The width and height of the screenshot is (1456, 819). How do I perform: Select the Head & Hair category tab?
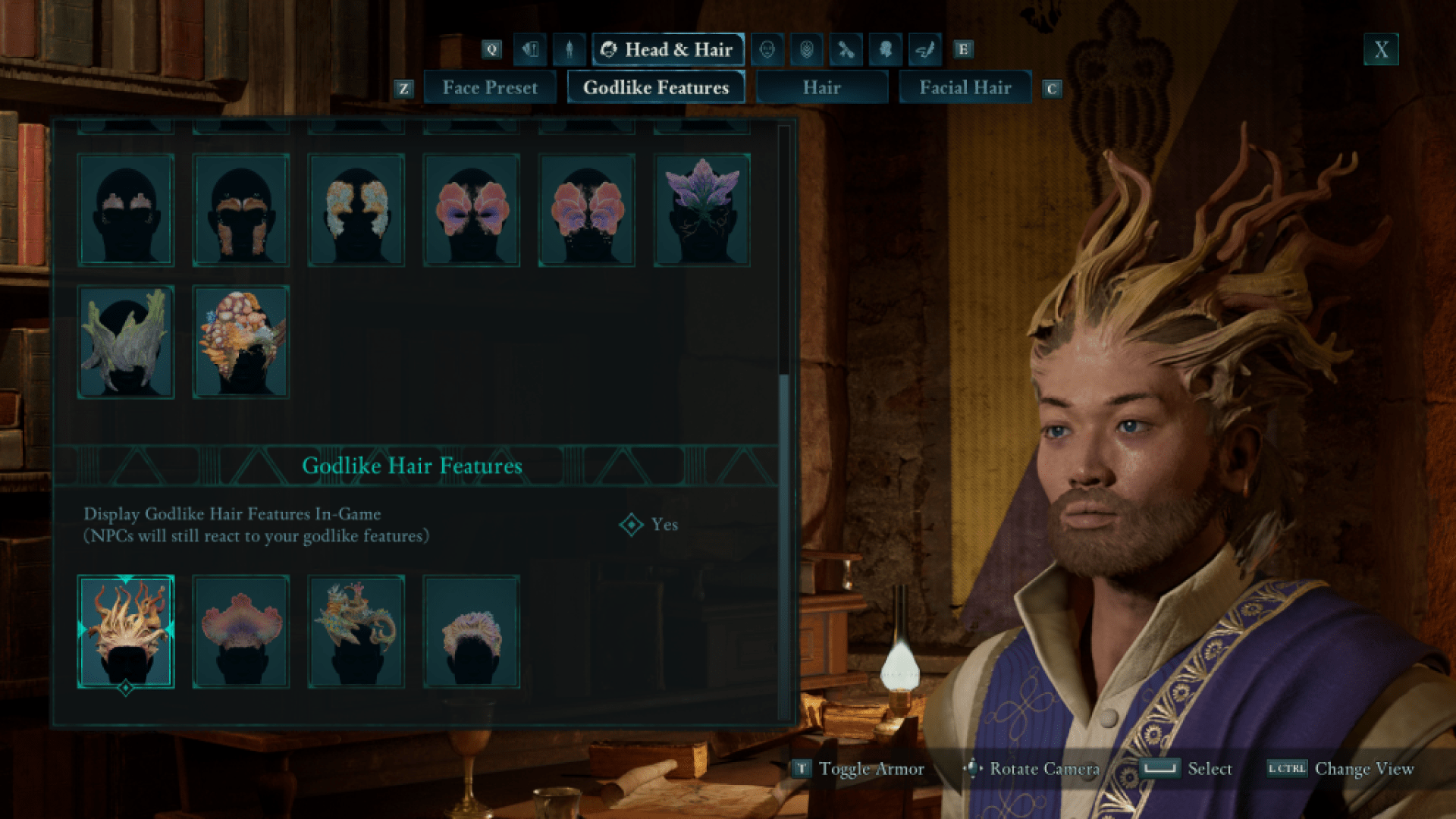[x=667, y=50]
